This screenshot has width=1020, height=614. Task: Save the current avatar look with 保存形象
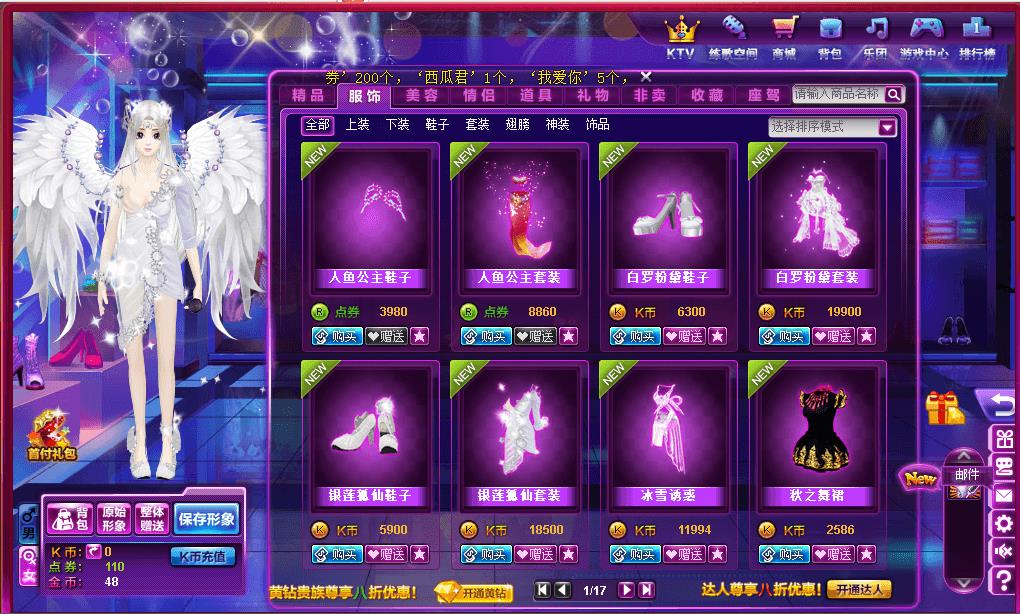pos(206,519)
